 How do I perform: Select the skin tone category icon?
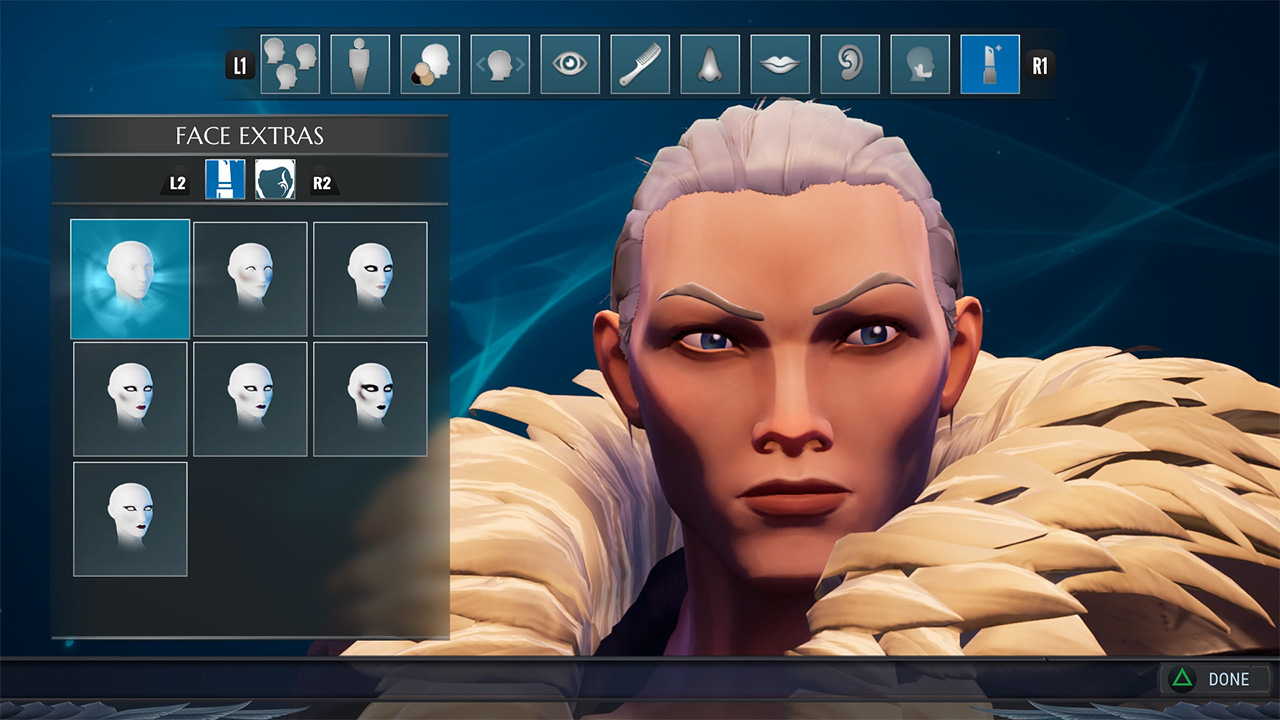[430, 63]
